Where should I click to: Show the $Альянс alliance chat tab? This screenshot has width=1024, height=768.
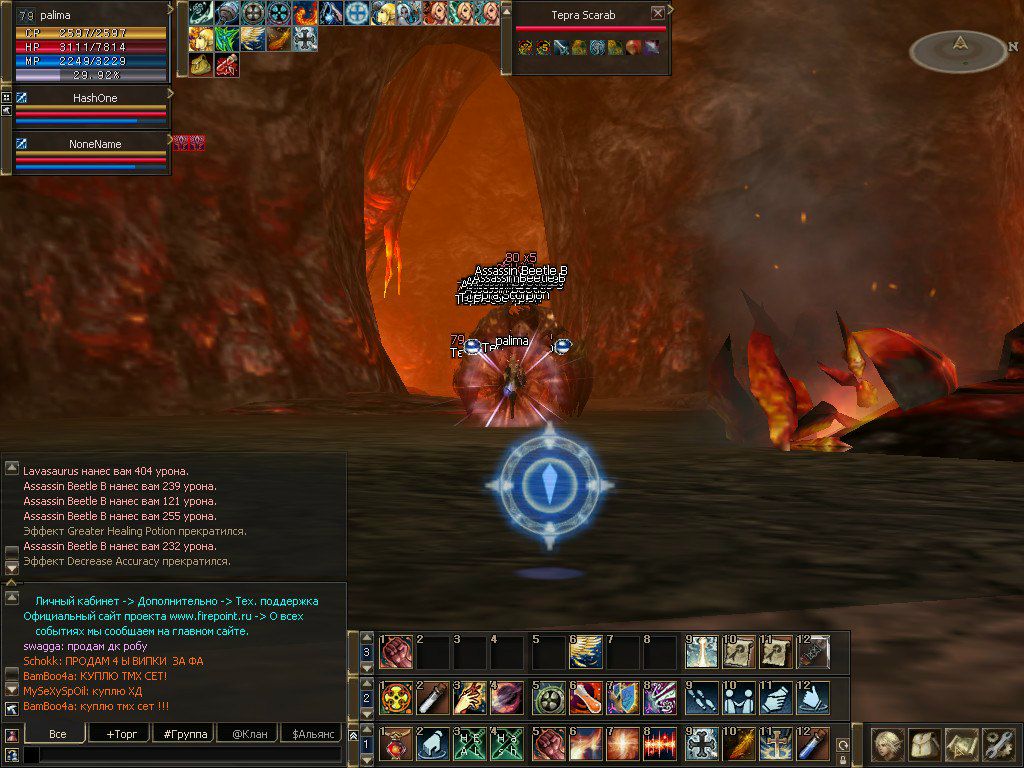pos(312,734)
